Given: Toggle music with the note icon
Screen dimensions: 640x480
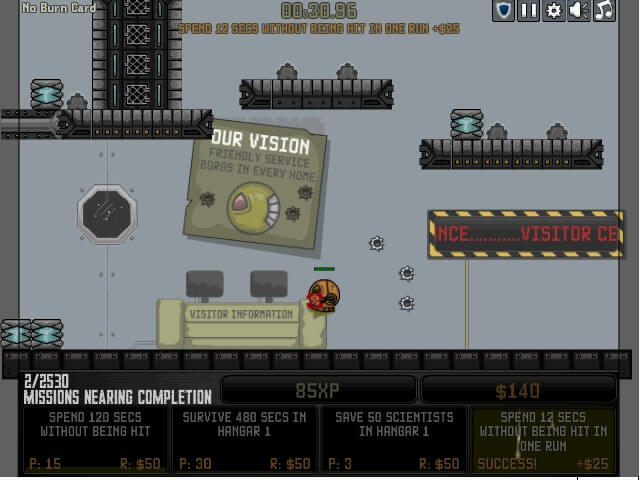Looking at the screenshot, I should click(604, 11).
